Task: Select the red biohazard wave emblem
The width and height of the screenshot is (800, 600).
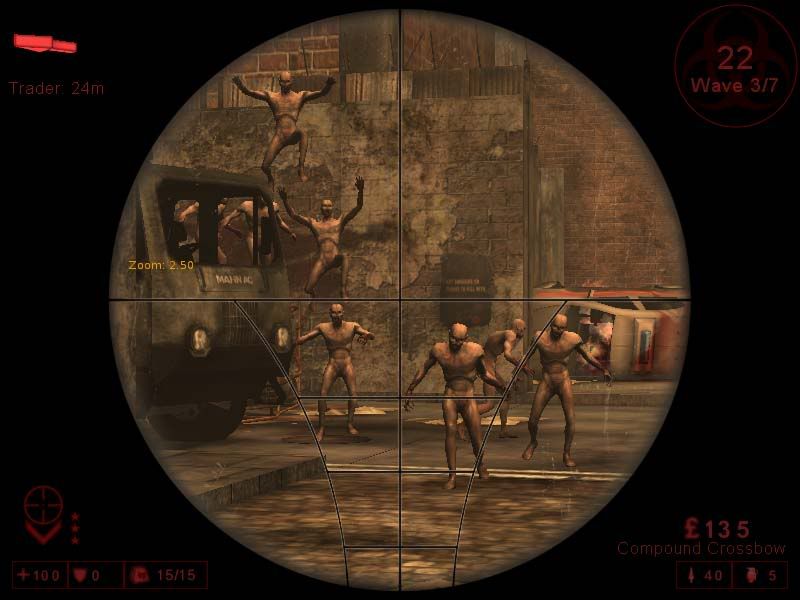Action: coord(735,65)
